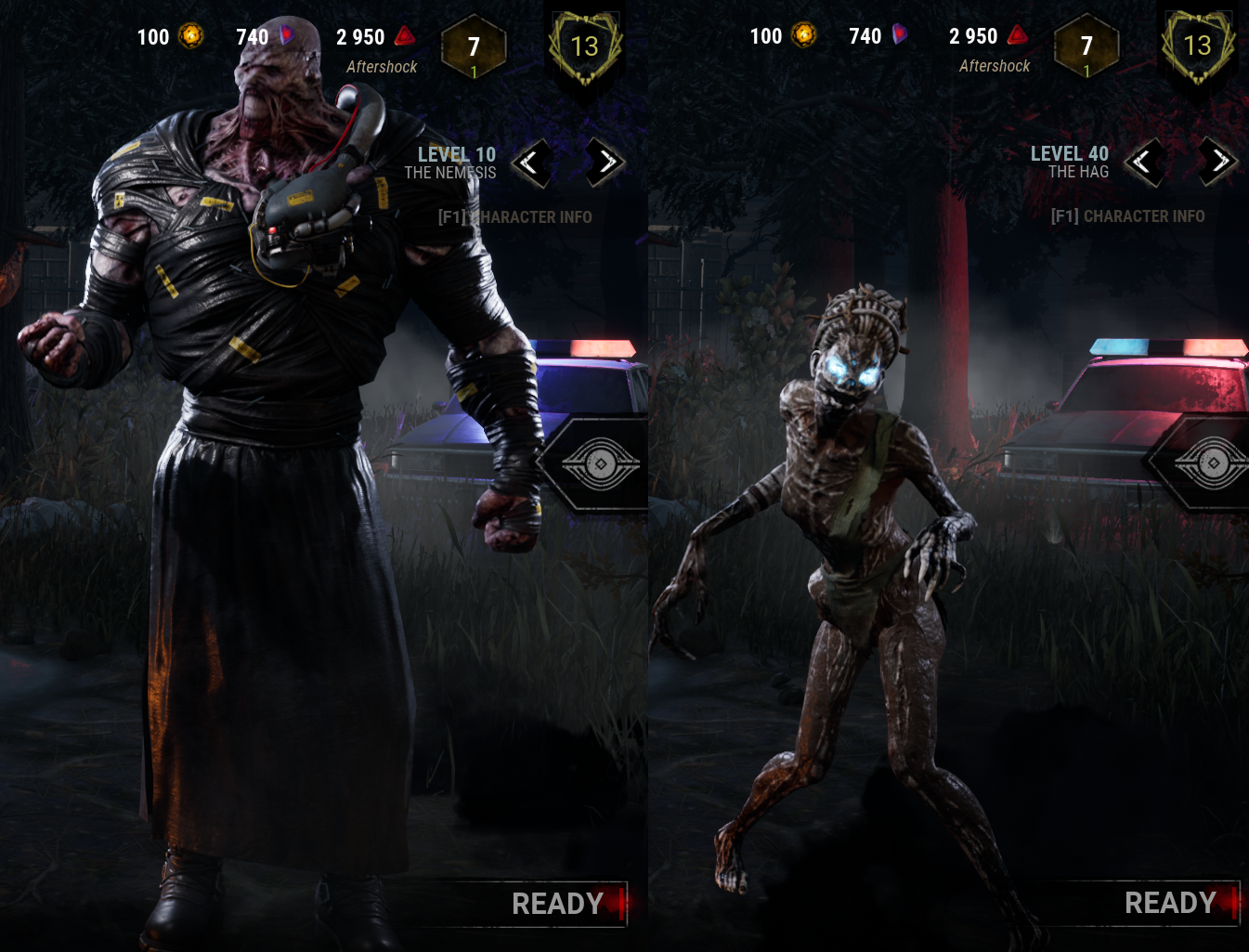Click the Hag's Aftershock rank hexagon
Screen dimensions: 1249x952
pyautogui.click(x=1086, y=46)
